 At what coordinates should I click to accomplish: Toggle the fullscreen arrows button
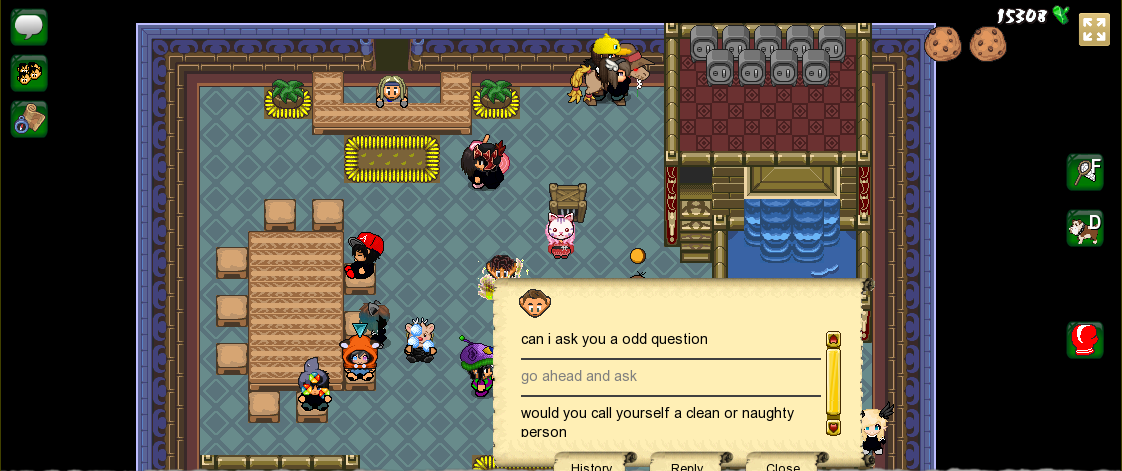tap(1094, 29)
